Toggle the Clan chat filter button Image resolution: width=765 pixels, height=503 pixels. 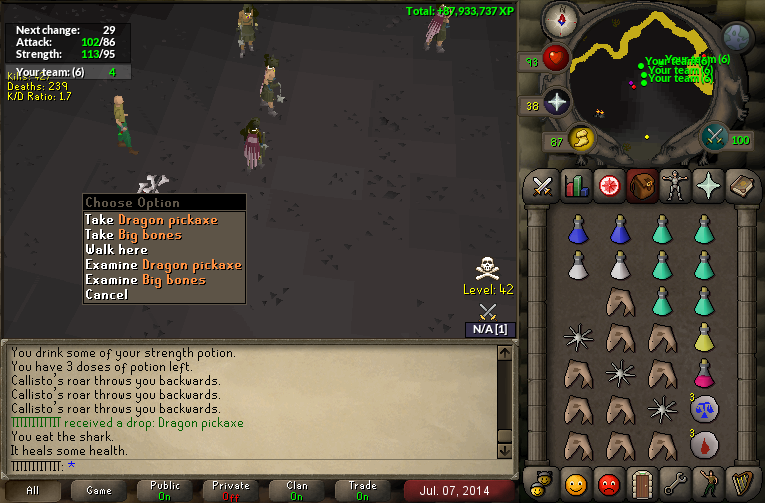297,491
